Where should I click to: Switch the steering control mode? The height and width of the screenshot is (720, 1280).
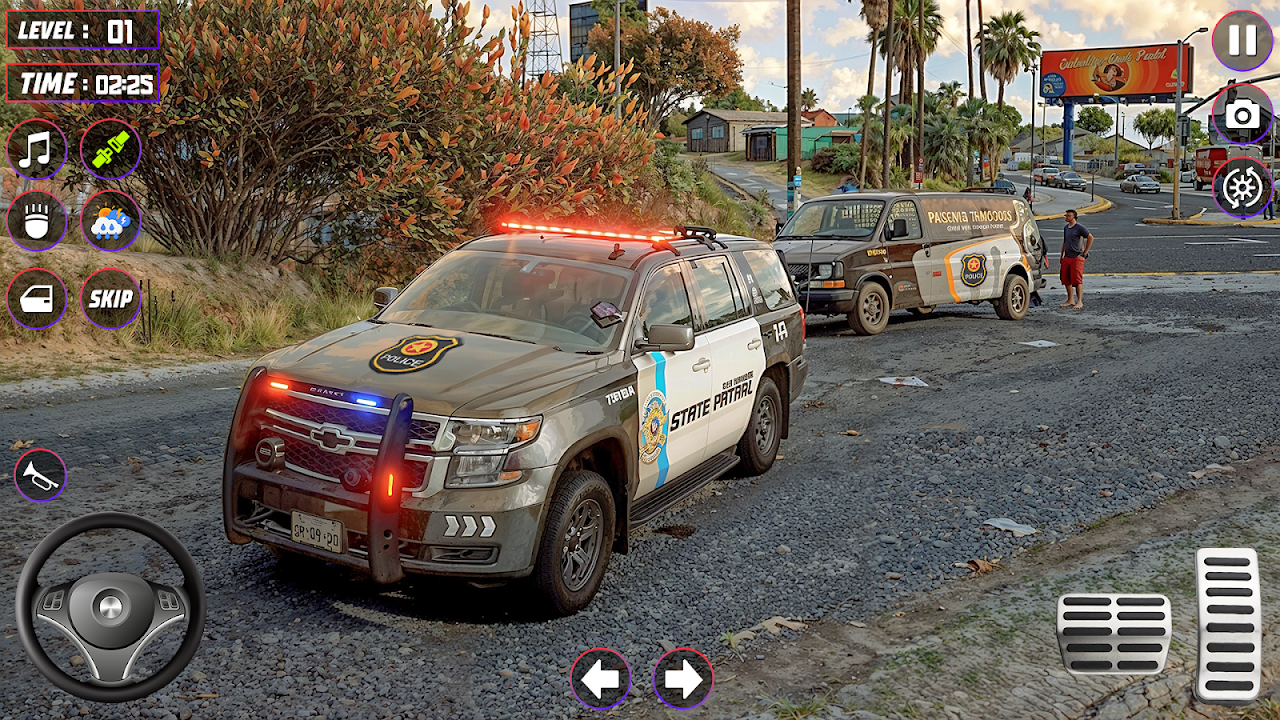(1242, 187)
